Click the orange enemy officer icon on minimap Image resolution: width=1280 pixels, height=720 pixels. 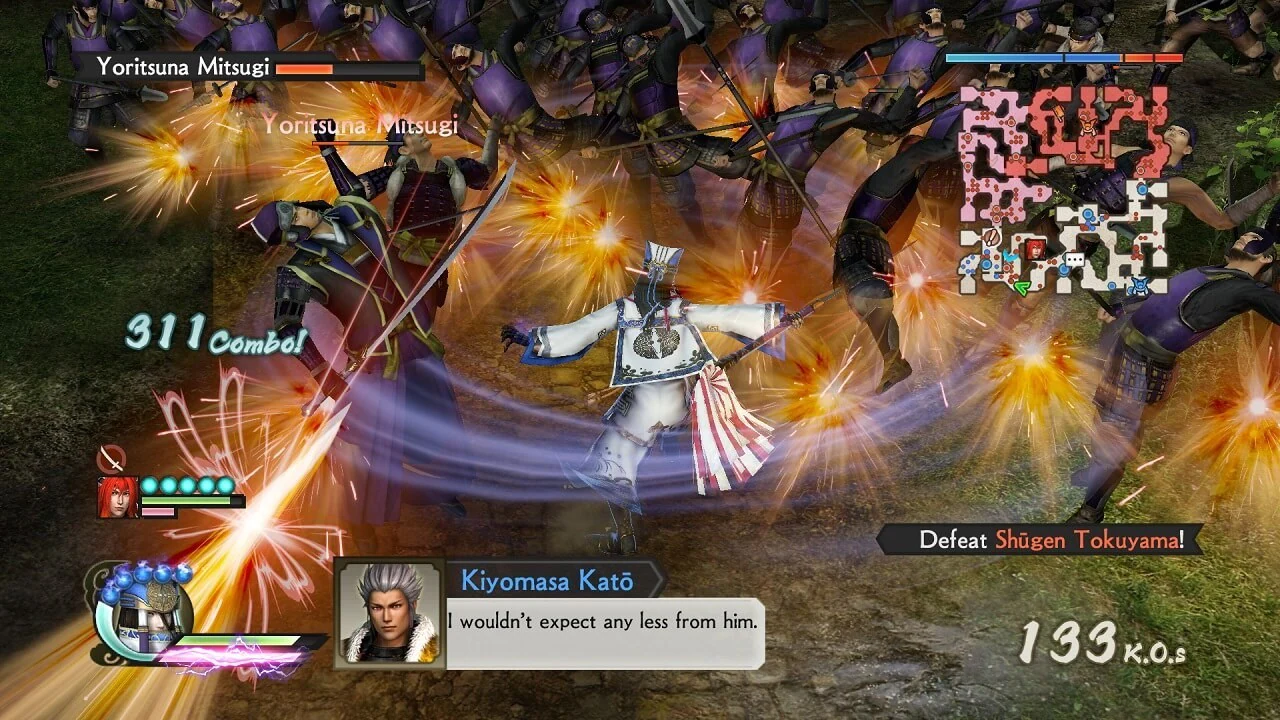click(x=1088, y=125)
